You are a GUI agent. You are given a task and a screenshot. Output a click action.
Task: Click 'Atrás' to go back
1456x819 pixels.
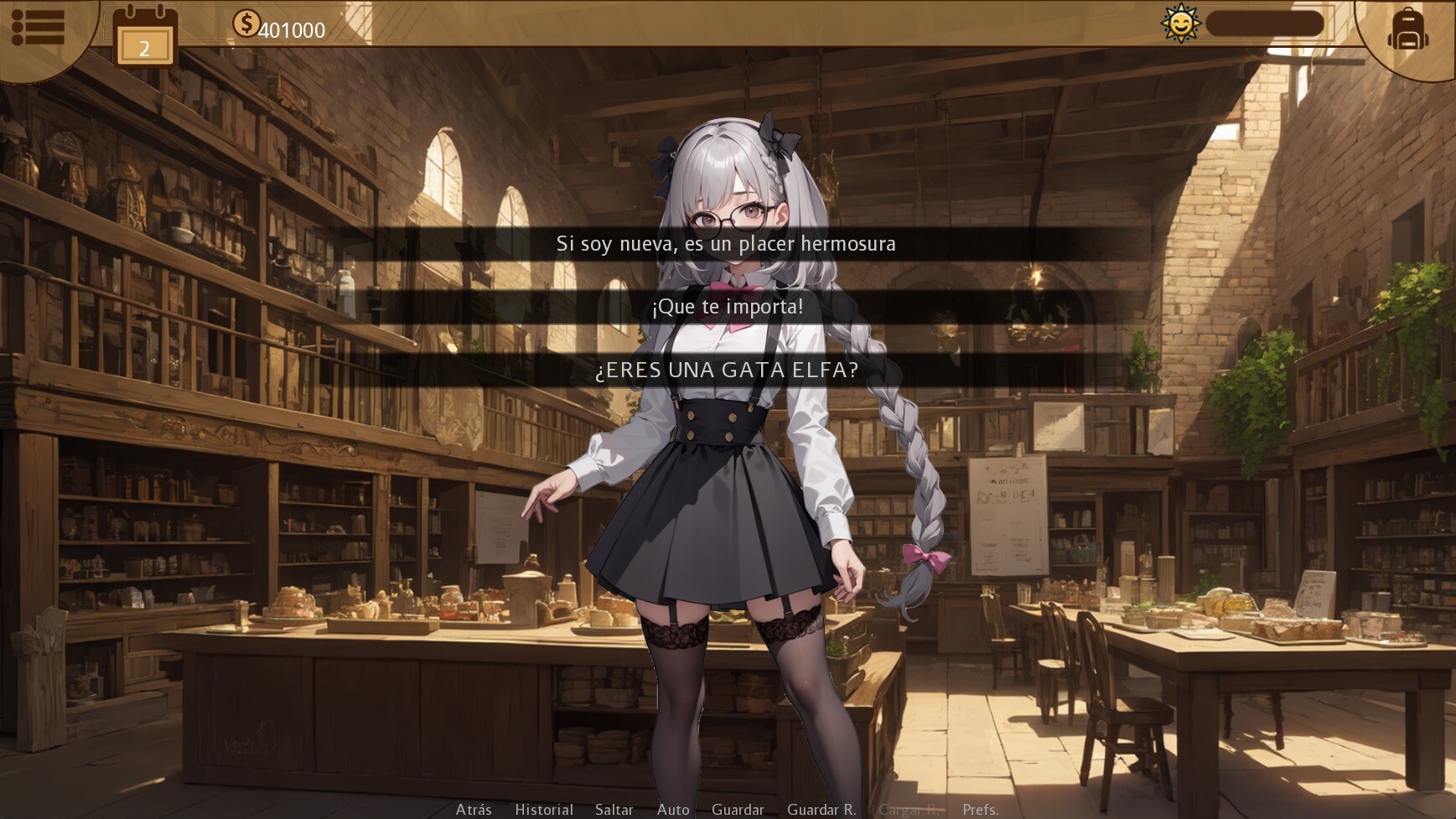point(474,810)
